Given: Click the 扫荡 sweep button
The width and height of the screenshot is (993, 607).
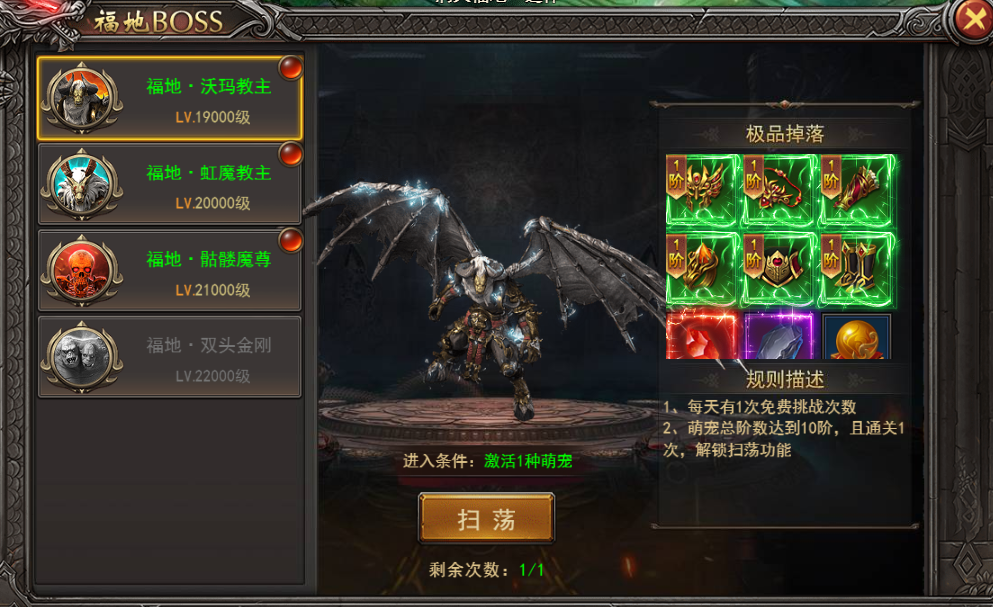Looking at the screenshot, I should (x=486, y=518).
